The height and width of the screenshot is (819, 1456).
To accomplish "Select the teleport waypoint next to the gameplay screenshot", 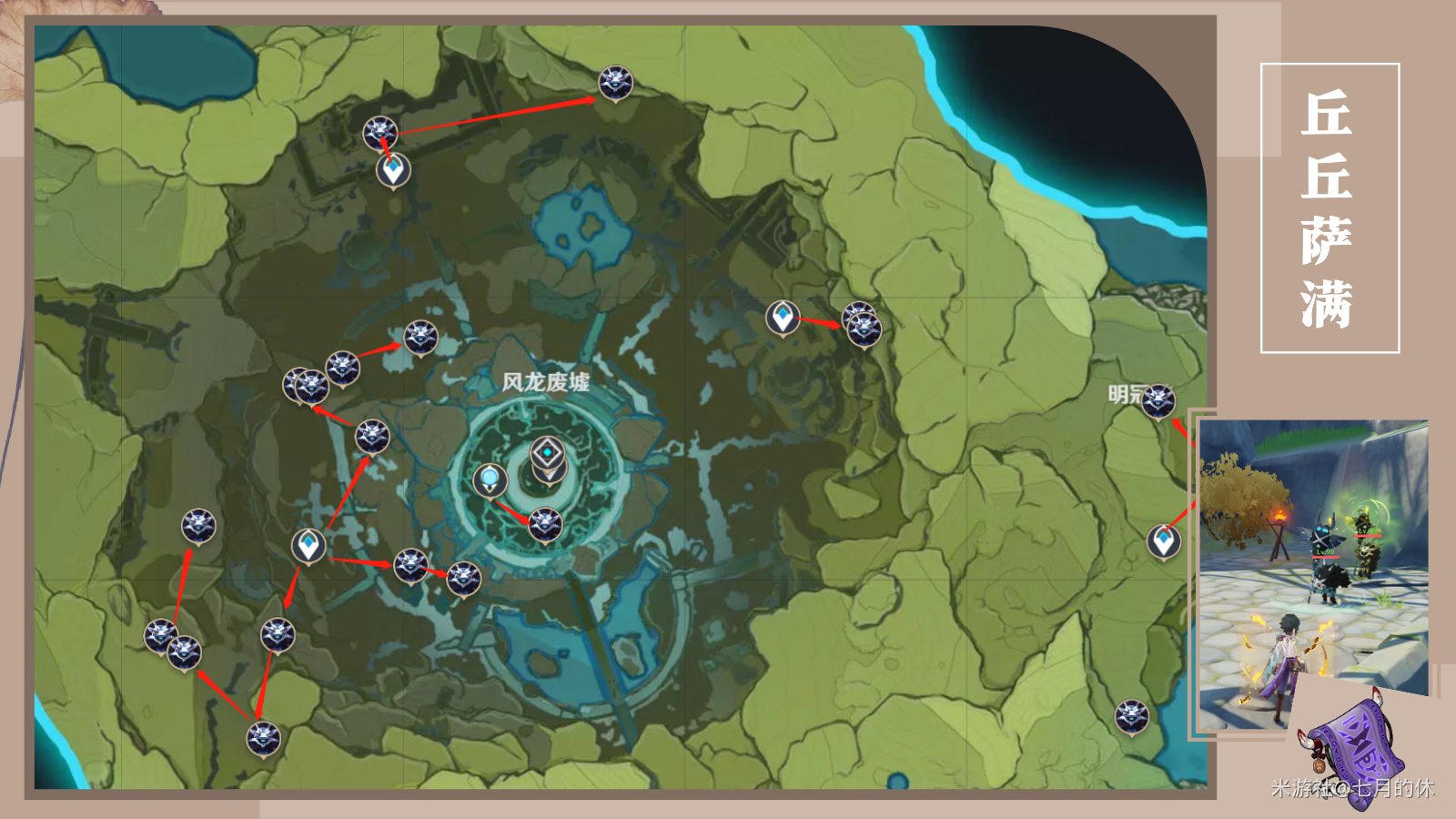I will 1163,541.
